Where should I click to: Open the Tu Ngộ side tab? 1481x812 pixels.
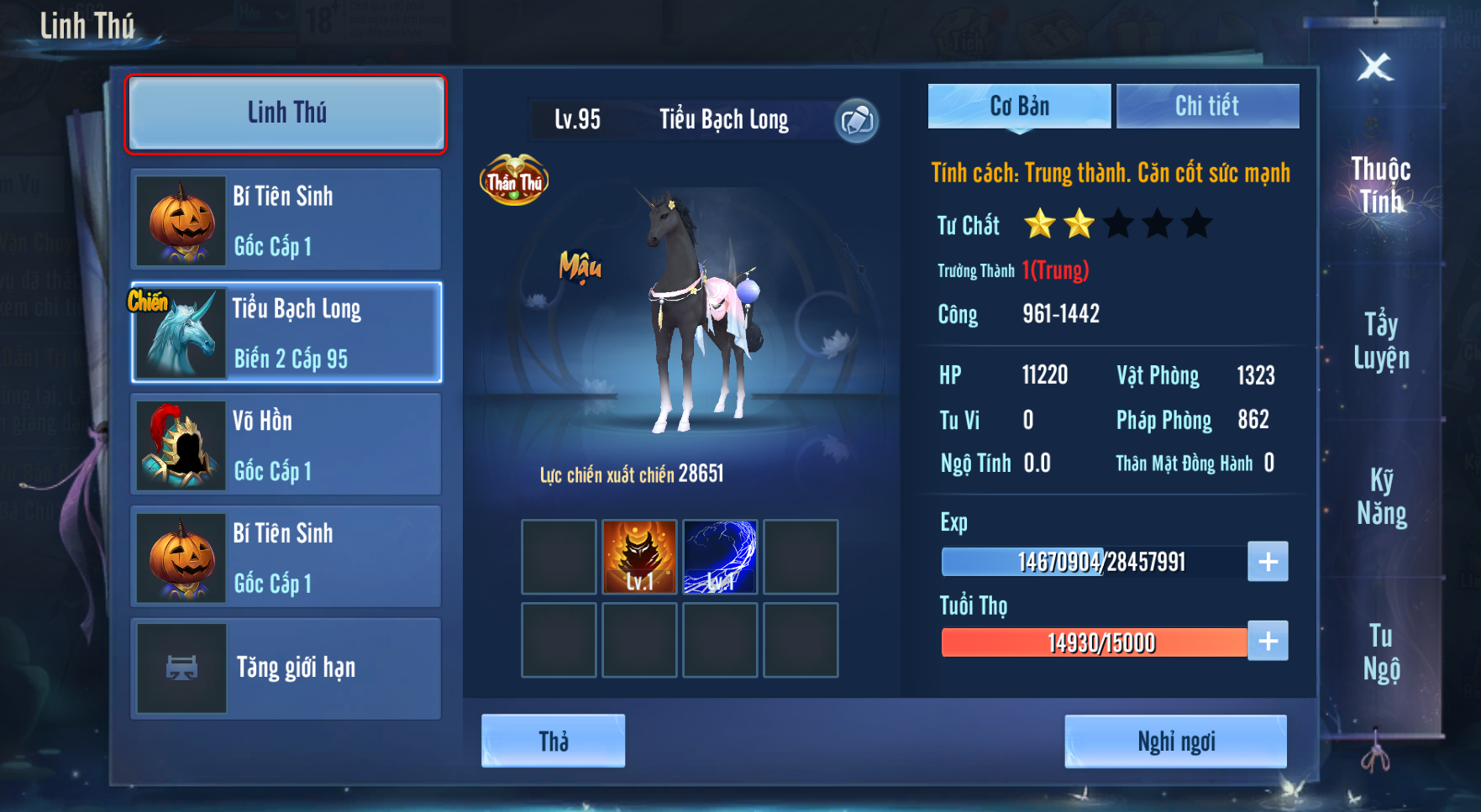point(1381,652)
